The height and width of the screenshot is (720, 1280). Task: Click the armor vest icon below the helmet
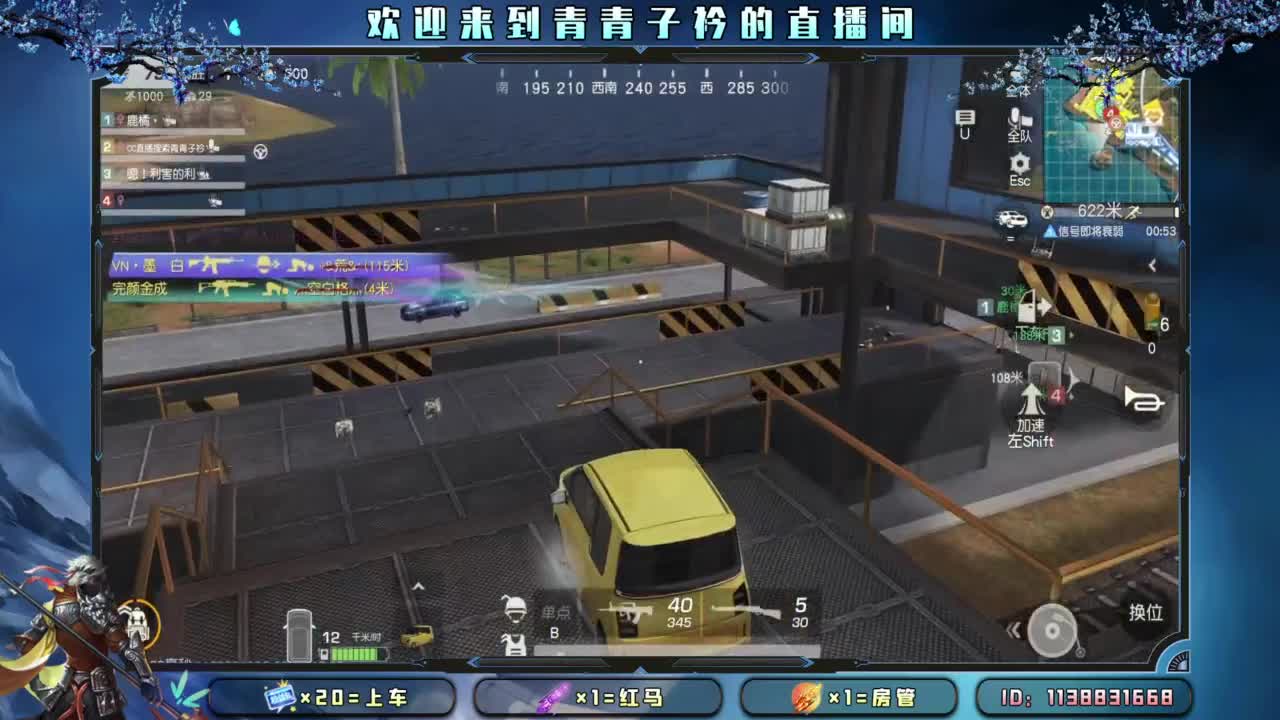click(x=514, y=645)
